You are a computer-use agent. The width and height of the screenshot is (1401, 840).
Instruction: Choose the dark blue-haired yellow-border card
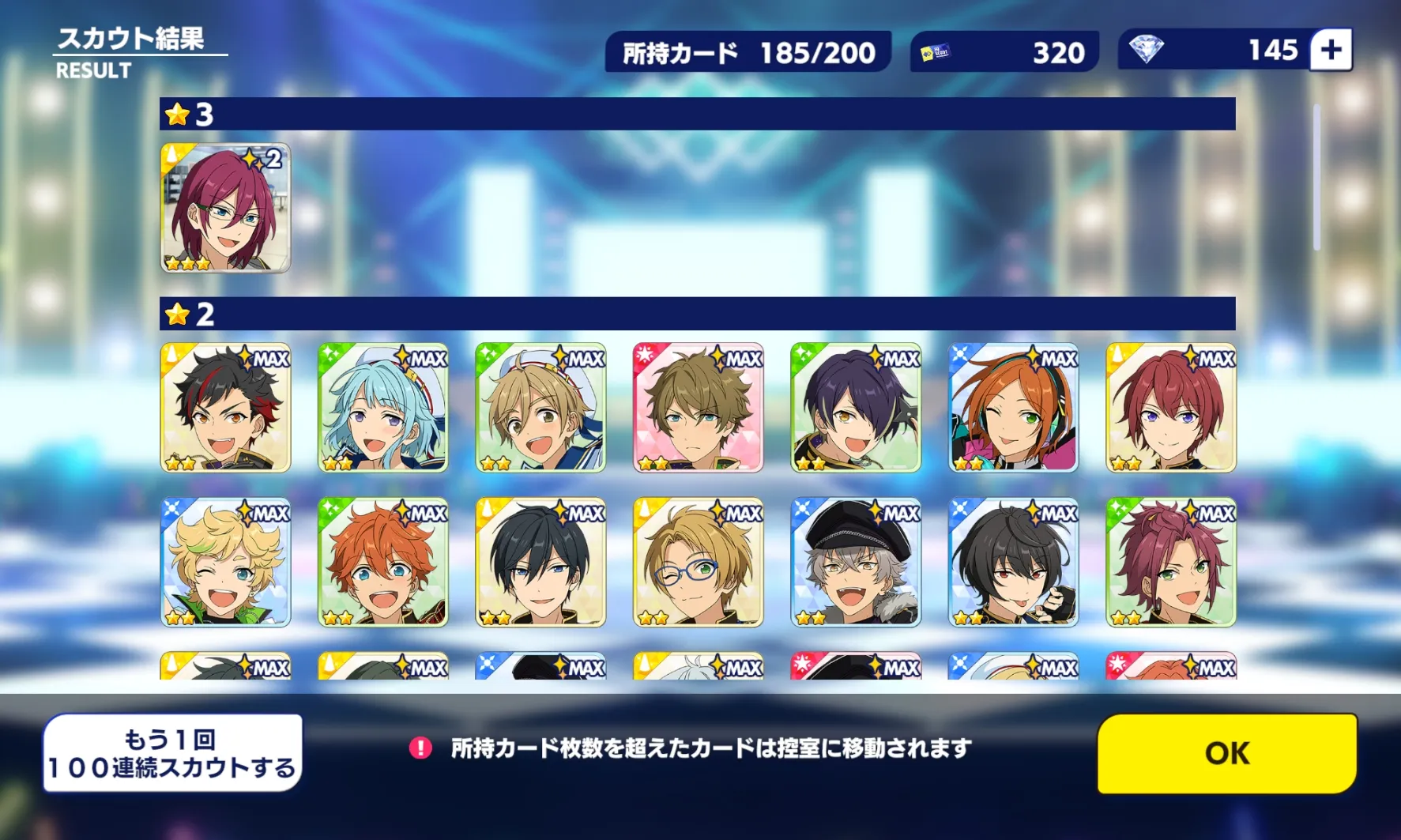click(x=540, y=563)
